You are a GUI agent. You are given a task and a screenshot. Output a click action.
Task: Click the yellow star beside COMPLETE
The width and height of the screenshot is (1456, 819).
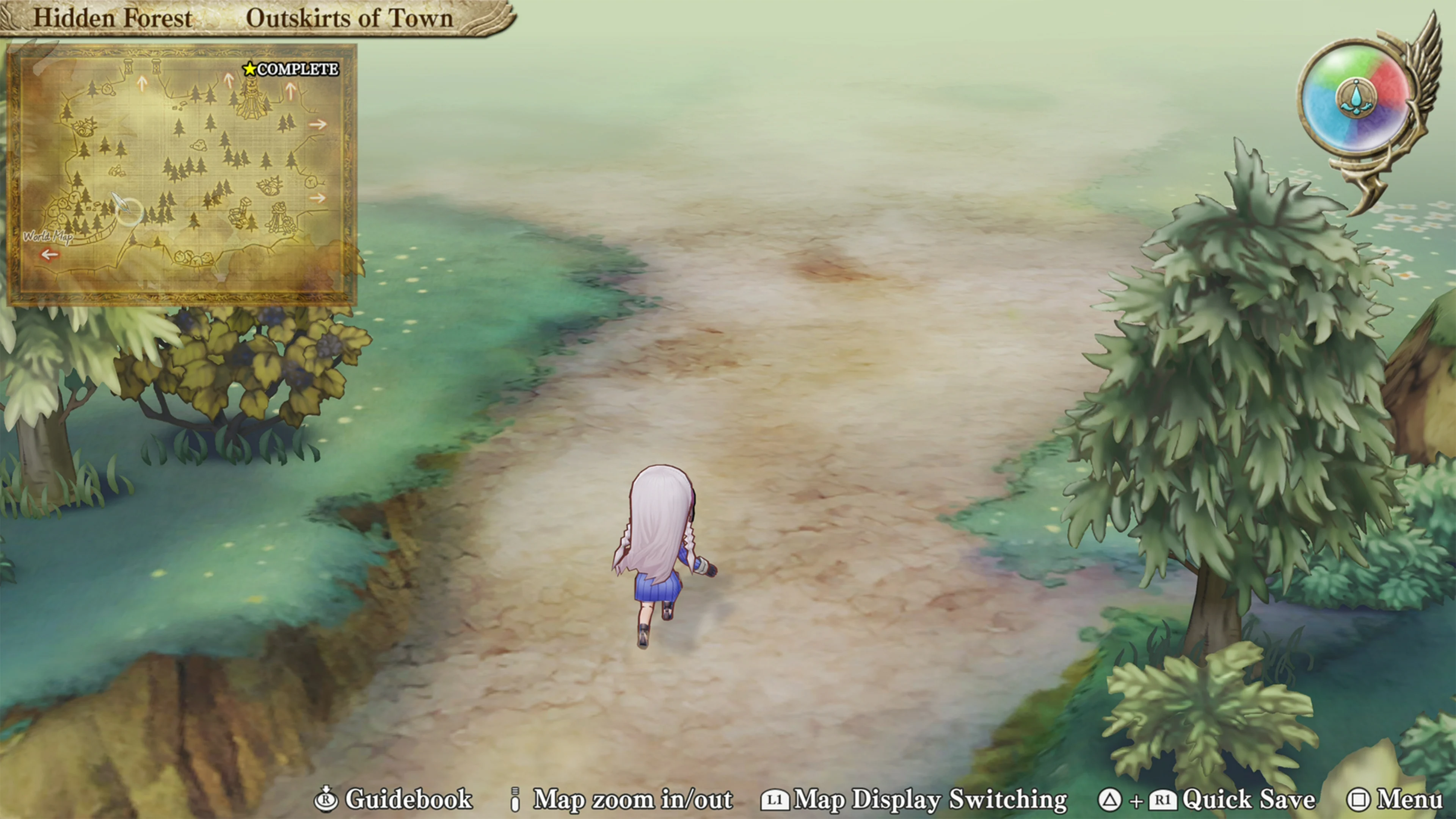[249, 69]
